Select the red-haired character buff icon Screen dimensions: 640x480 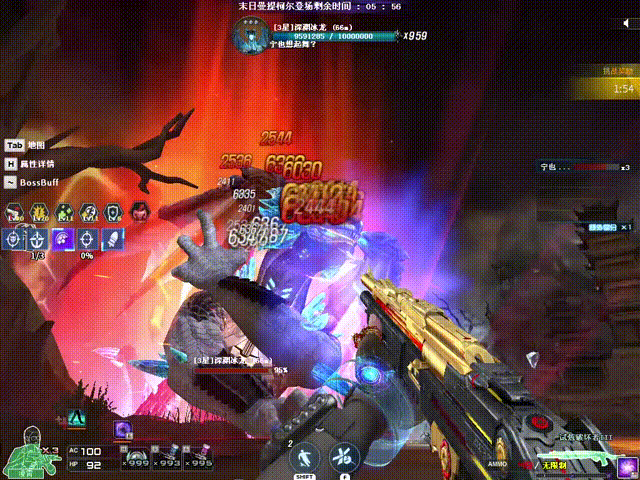tap(141, 212)
